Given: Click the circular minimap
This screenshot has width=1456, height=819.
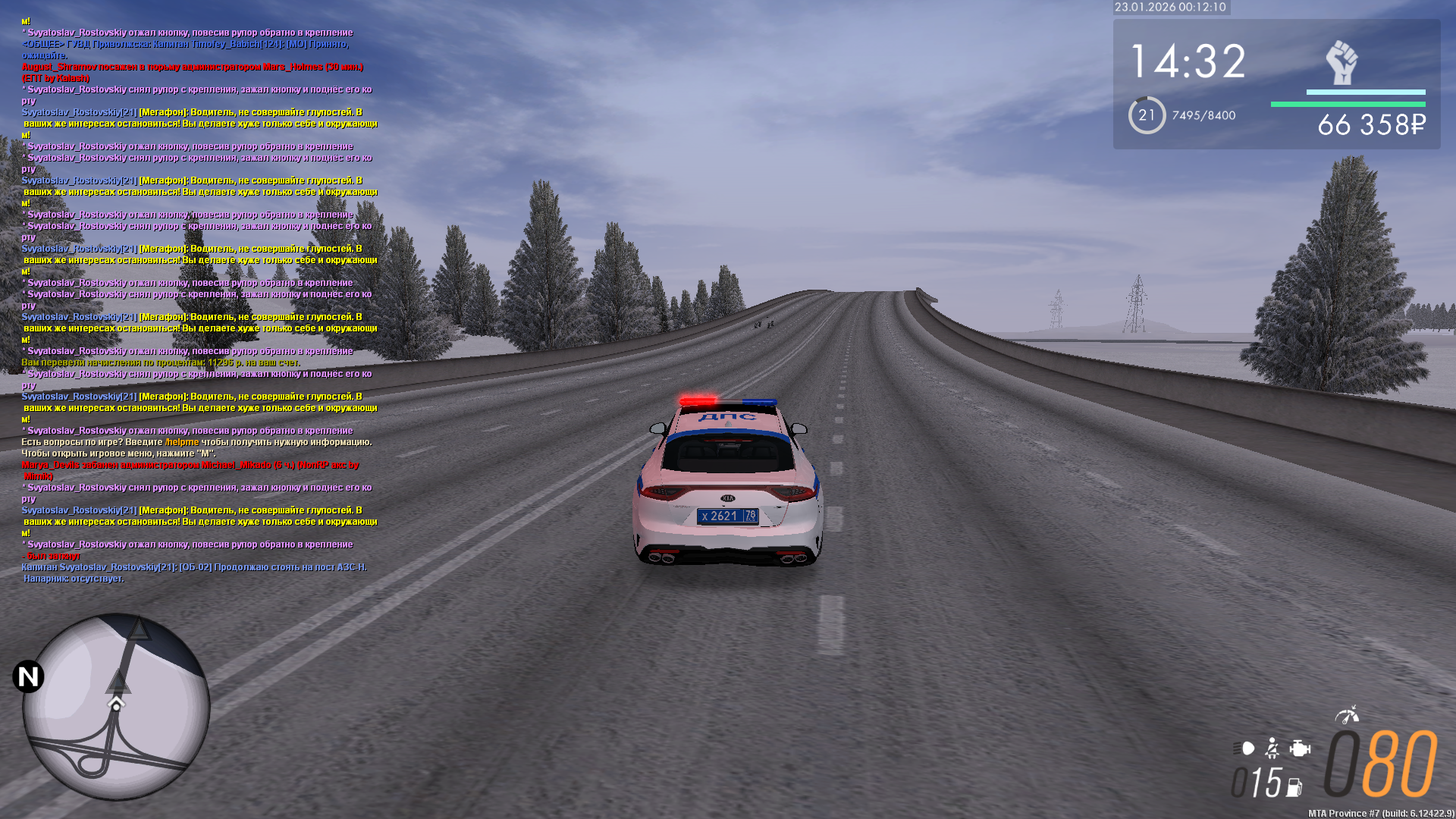Looking at the screenshot, I should (116, 707).
